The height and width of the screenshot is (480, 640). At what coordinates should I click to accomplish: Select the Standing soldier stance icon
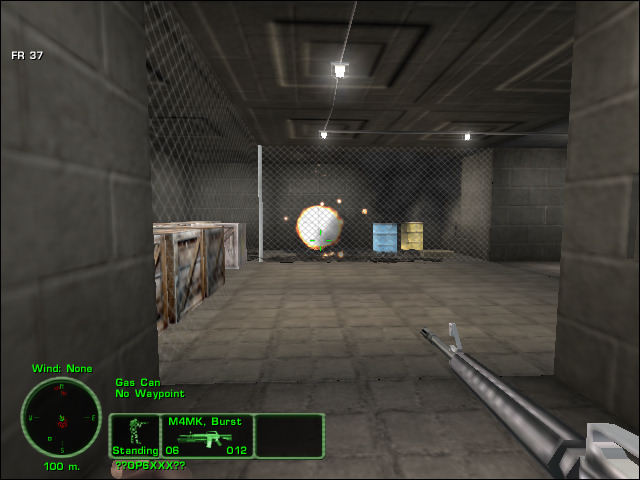click(134, 435)
